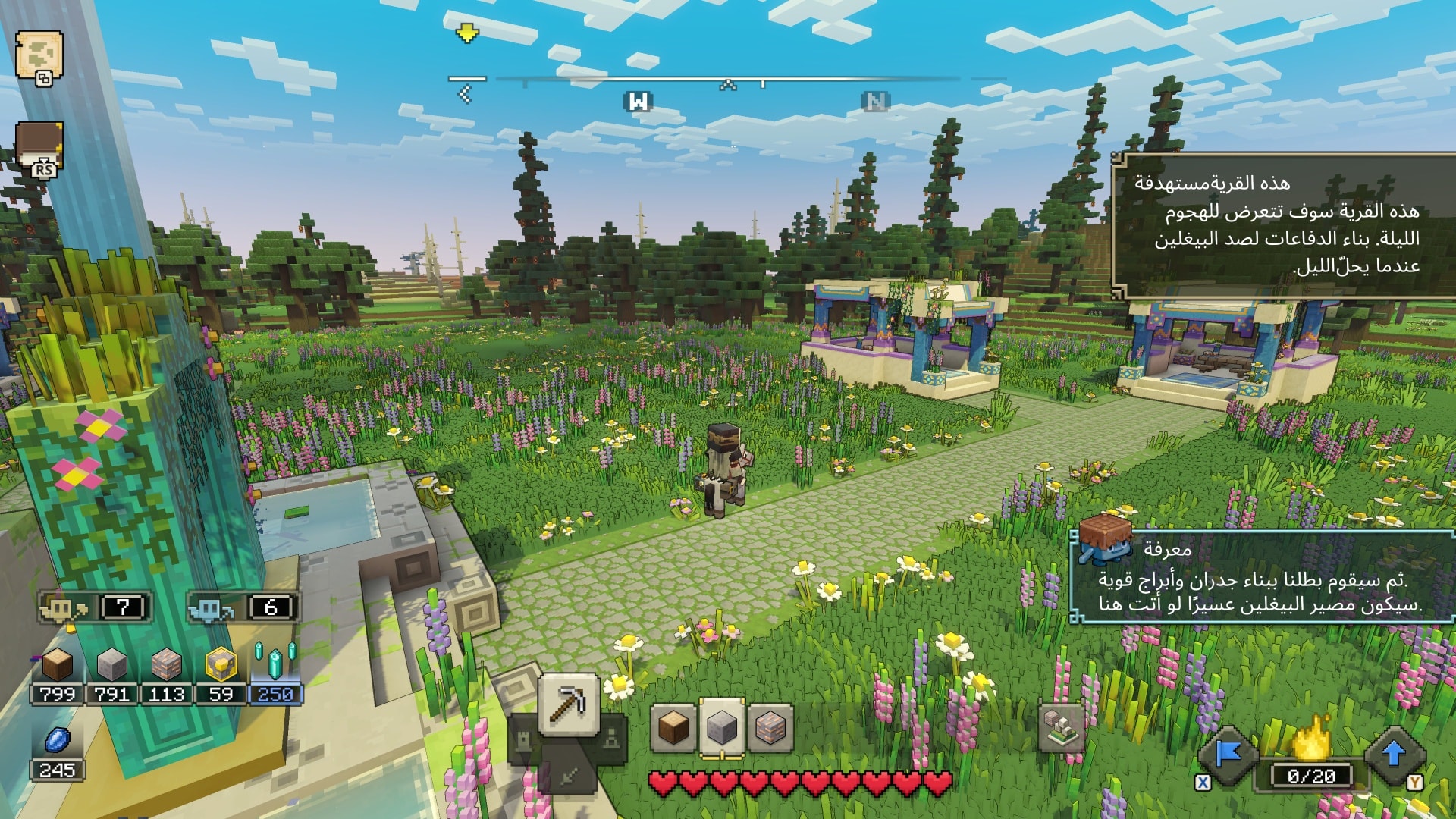This screenshot has width=1456, height=819.
Task: Click the yellow objective marker above compass
Action: 467,33
